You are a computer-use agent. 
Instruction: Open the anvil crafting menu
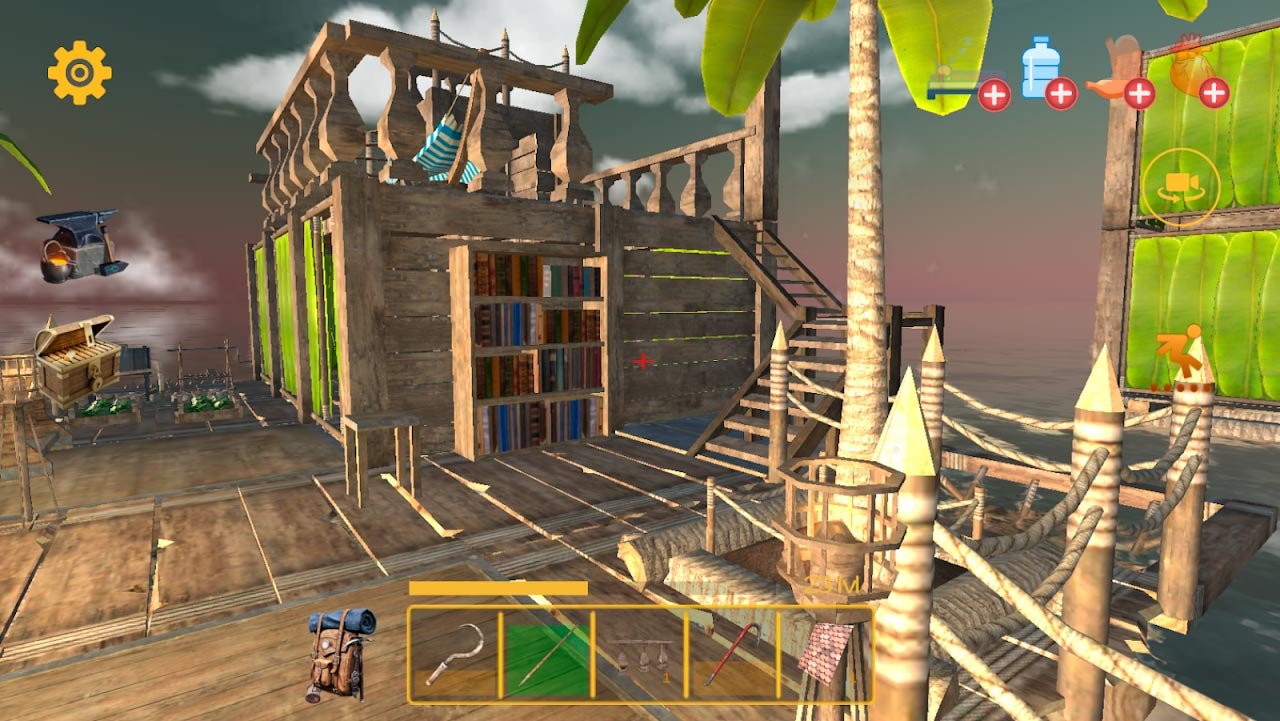pos(81,245)
